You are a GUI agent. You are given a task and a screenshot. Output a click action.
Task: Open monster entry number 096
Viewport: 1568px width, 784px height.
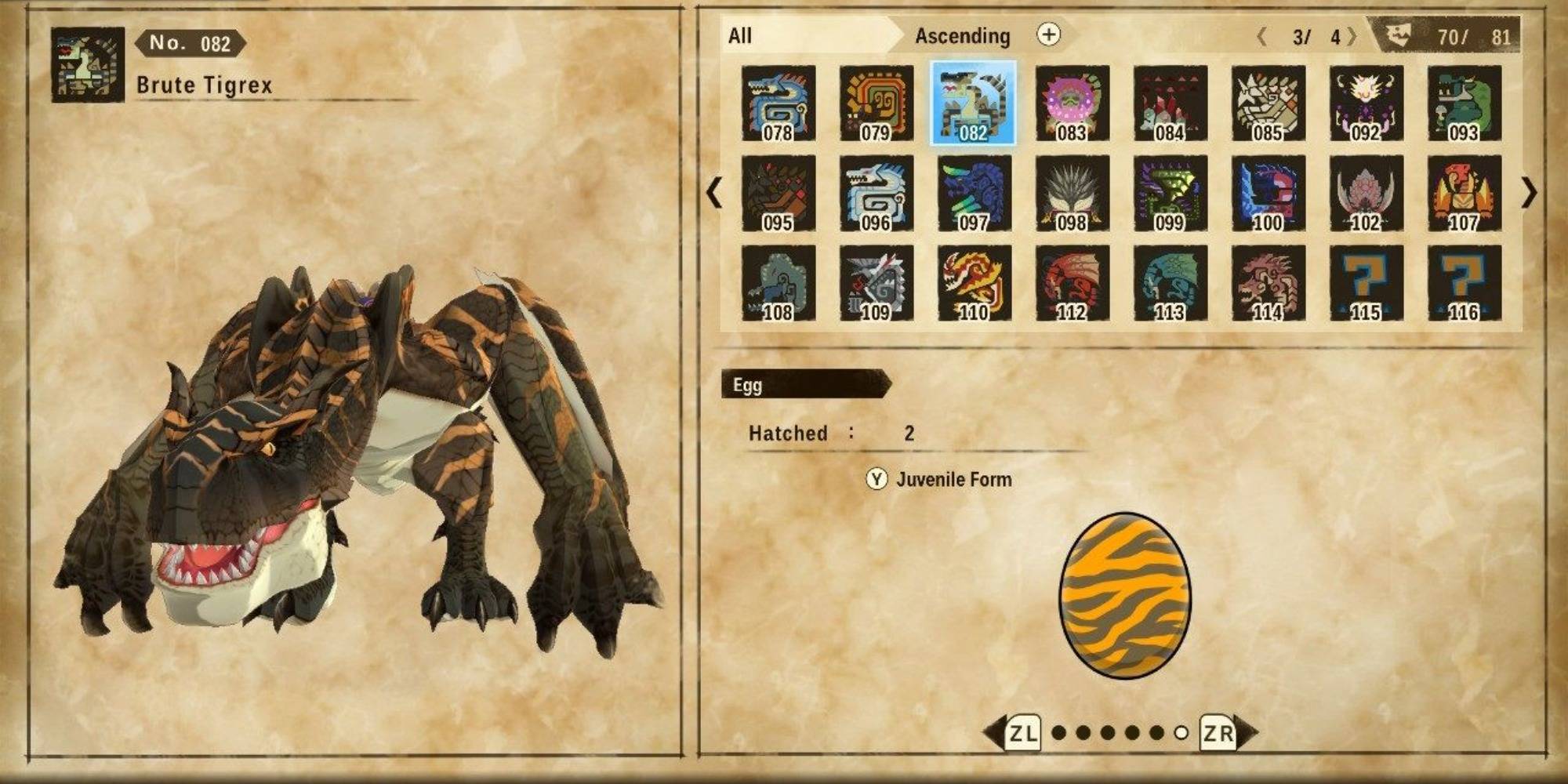[876, 194]
